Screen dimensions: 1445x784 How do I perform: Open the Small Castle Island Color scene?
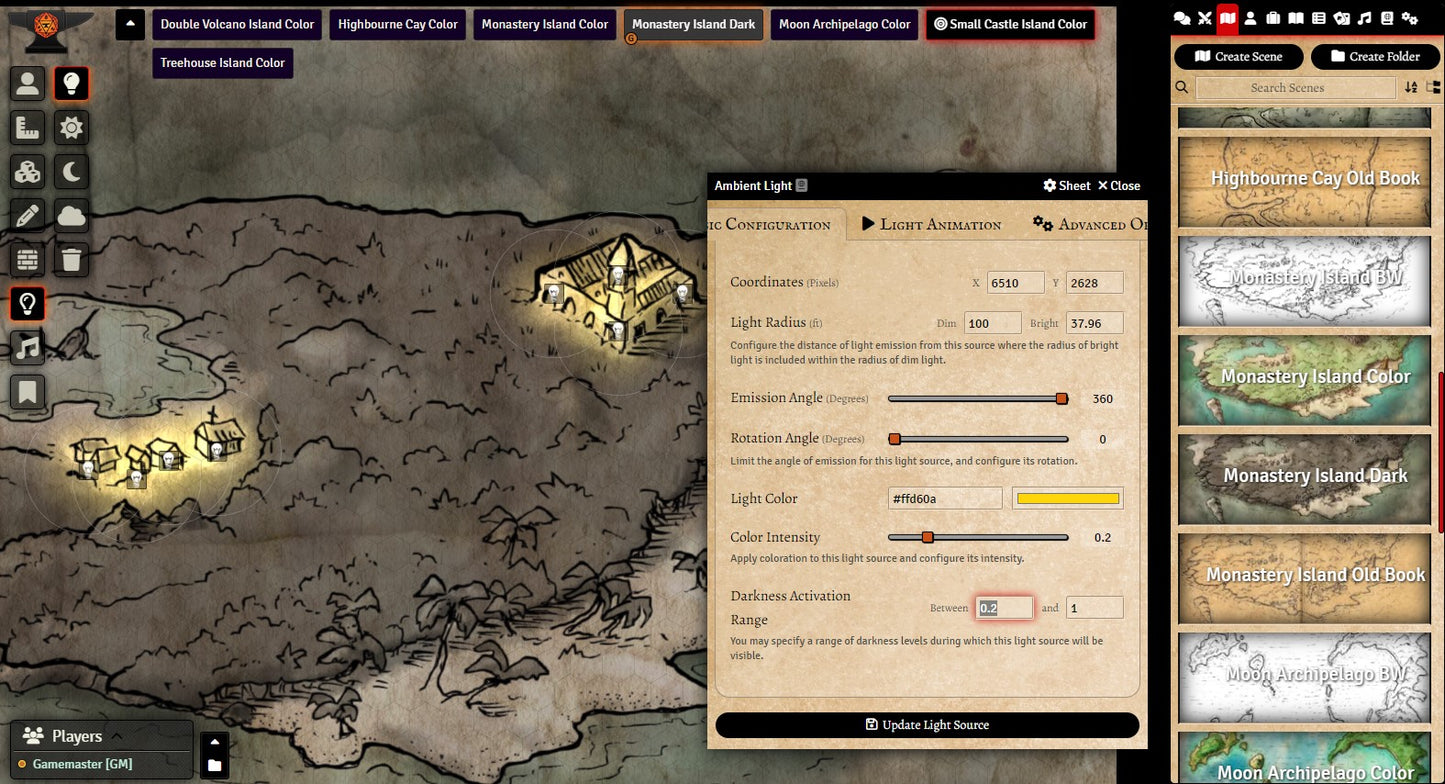1009,24
